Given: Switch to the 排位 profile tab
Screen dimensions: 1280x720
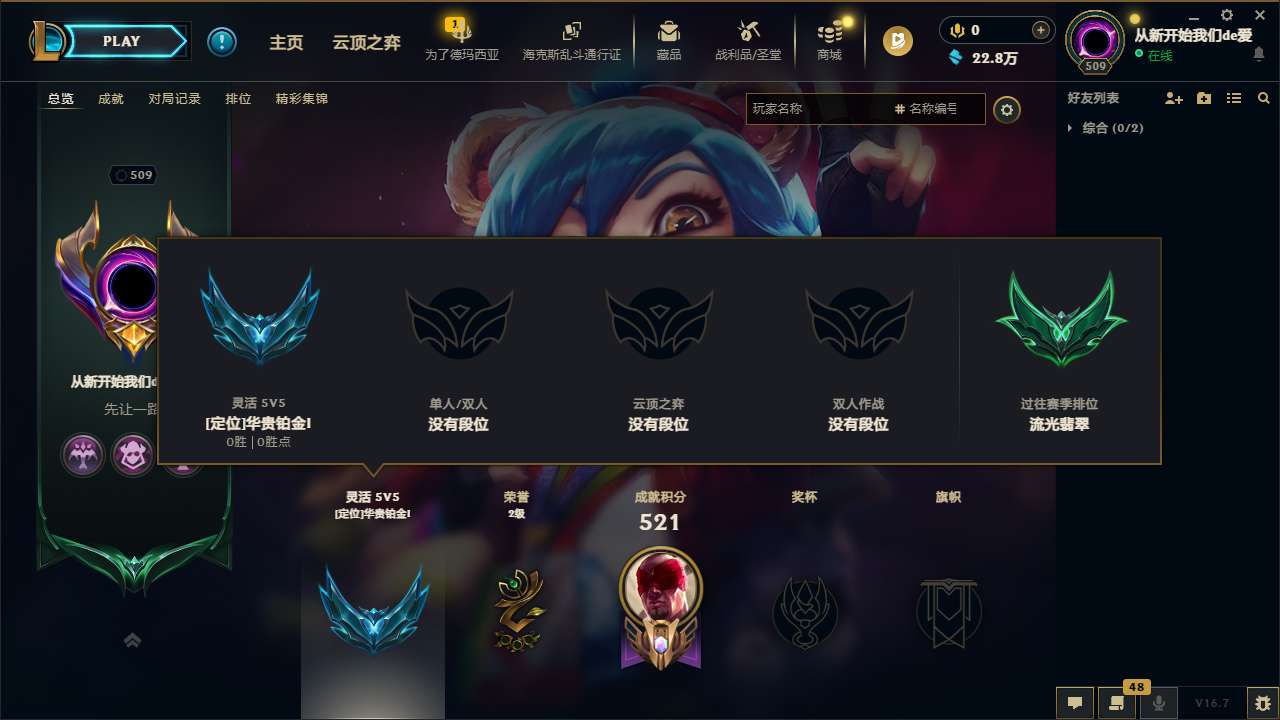Looking at the screenshot, I should [x=239, y=99].
